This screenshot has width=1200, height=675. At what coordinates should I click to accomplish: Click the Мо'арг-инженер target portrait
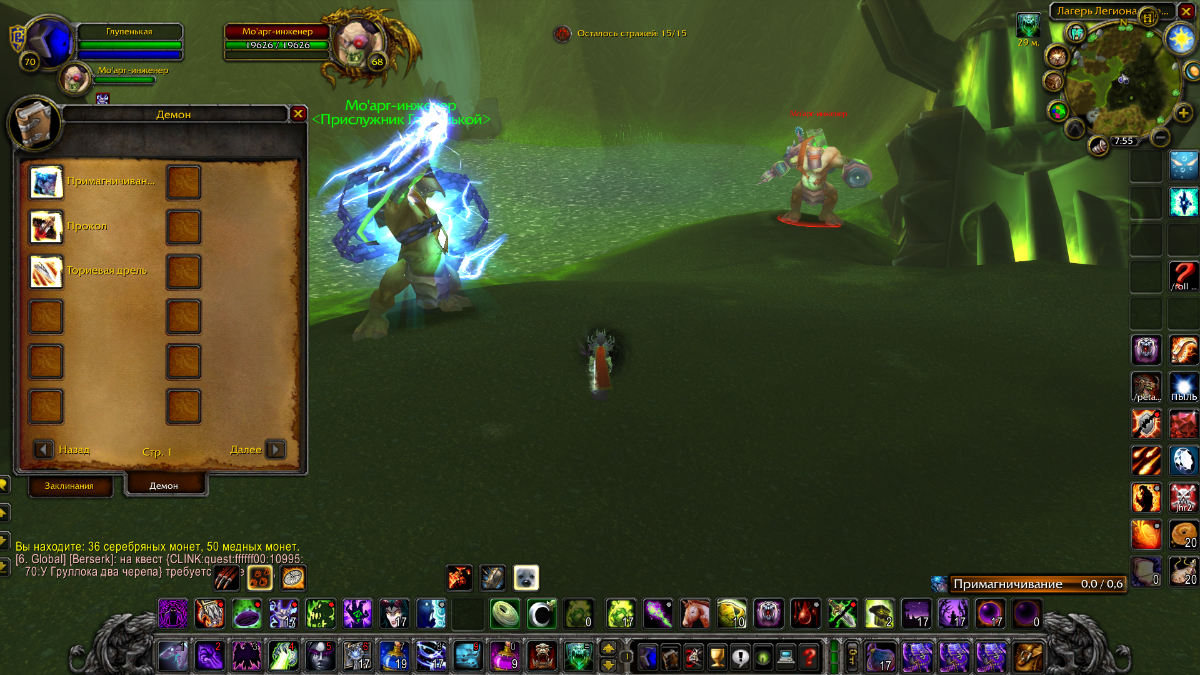click(352, 42)
